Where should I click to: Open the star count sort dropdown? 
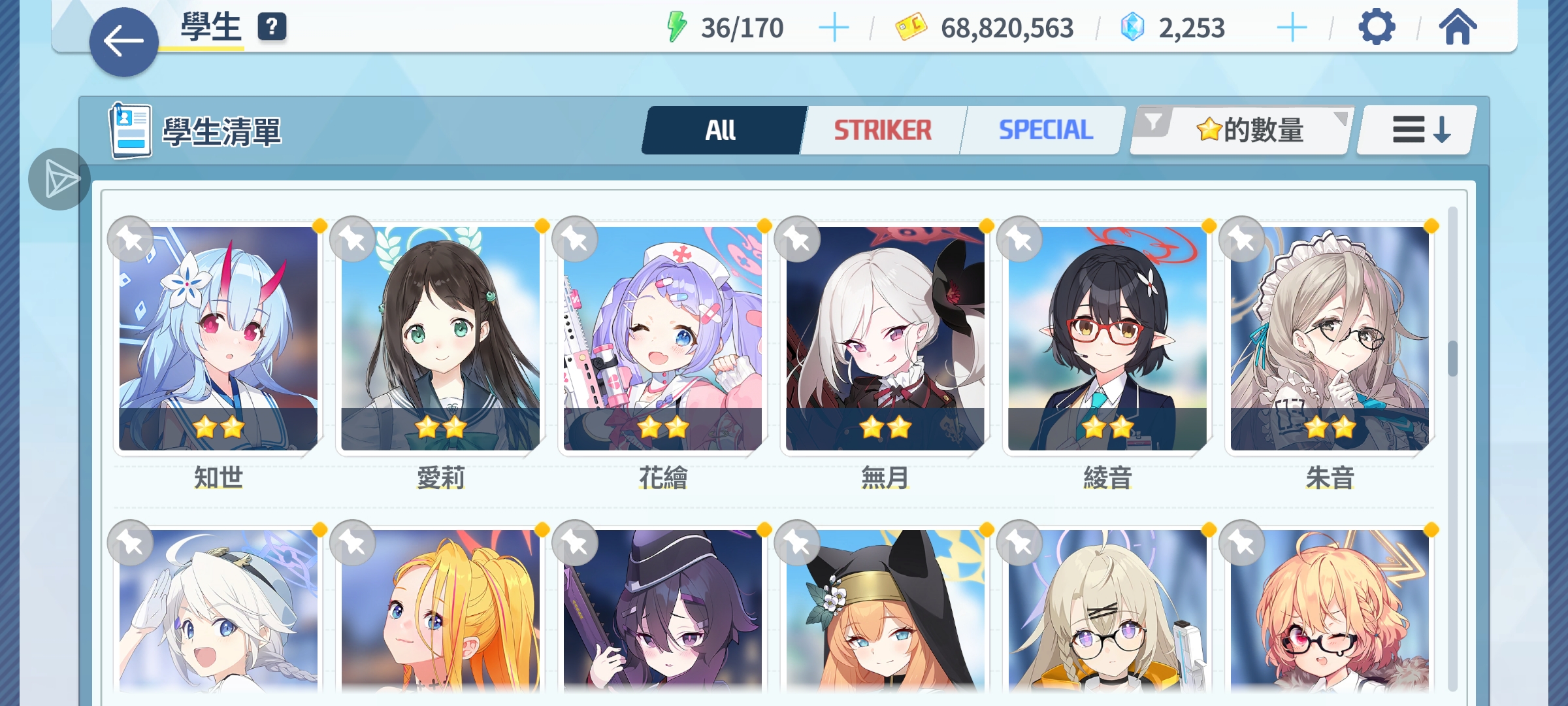1248,130
